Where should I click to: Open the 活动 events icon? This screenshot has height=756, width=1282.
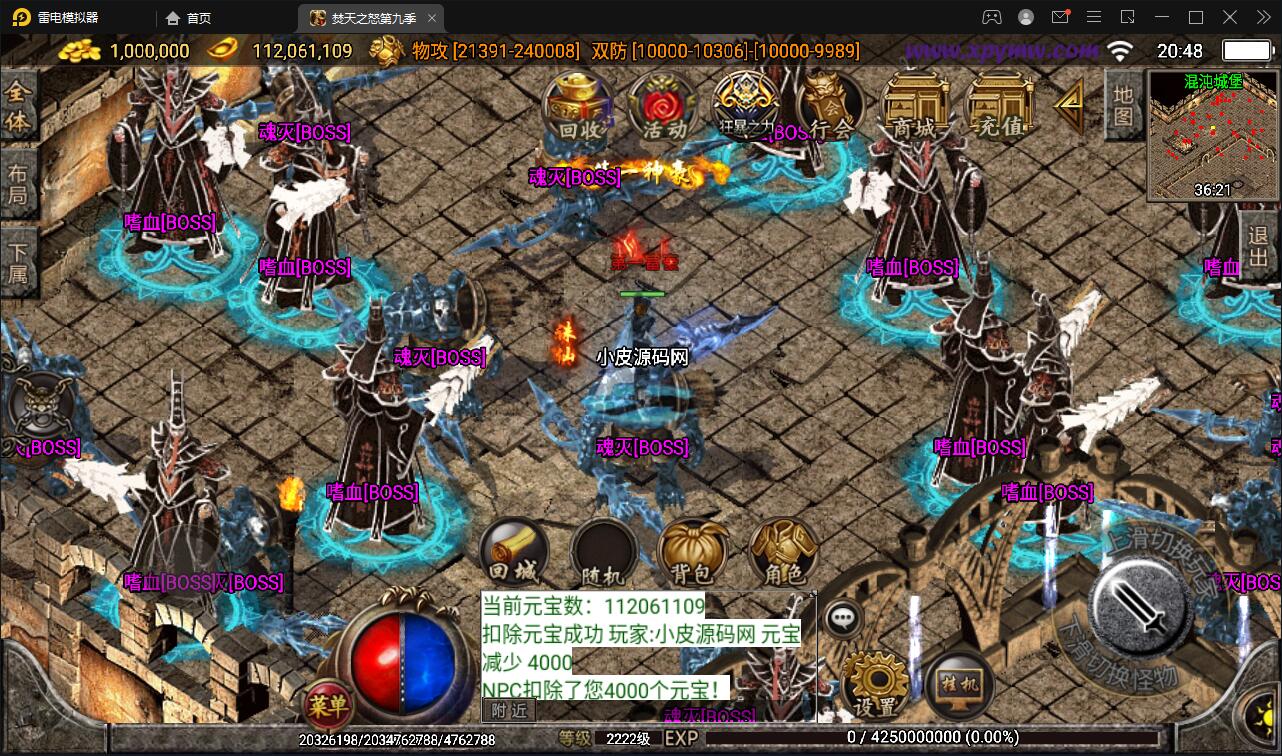coord(664,107)
